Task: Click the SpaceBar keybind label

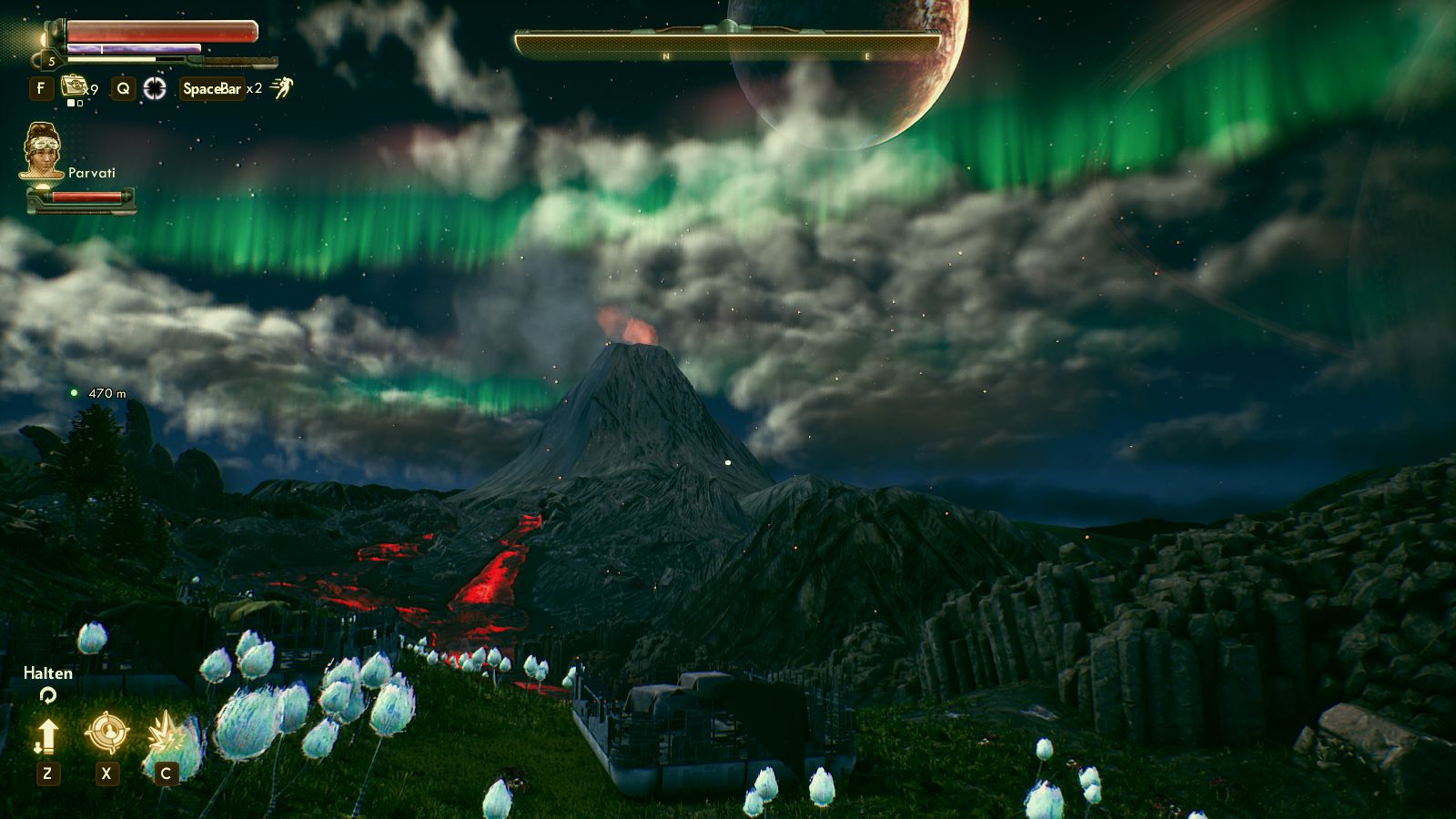Action: [x=212, y=88]
